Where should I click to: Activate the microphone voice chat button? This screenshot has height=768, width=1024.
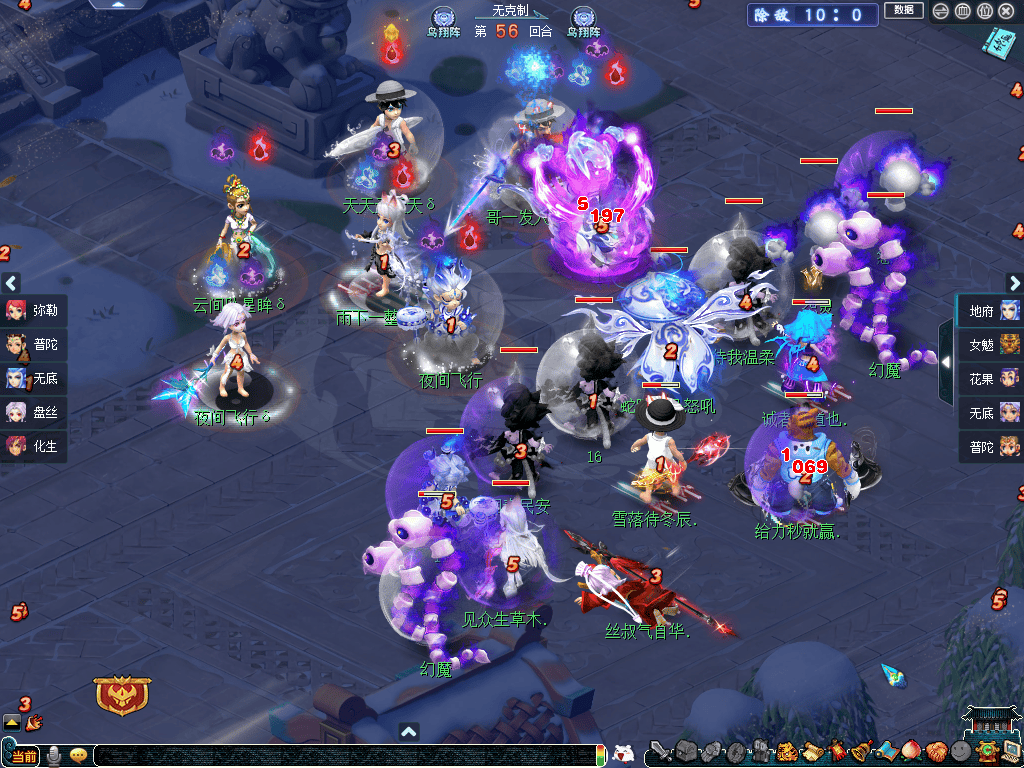(56, 755)
